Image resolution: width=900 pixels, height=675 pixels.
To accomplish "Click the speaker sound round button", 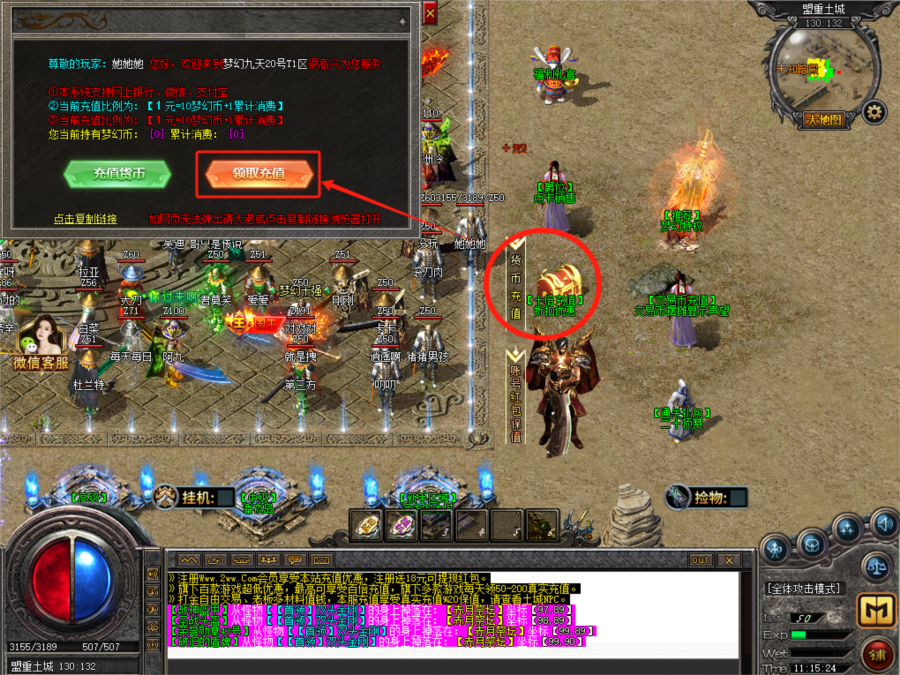I will point(883,522).
